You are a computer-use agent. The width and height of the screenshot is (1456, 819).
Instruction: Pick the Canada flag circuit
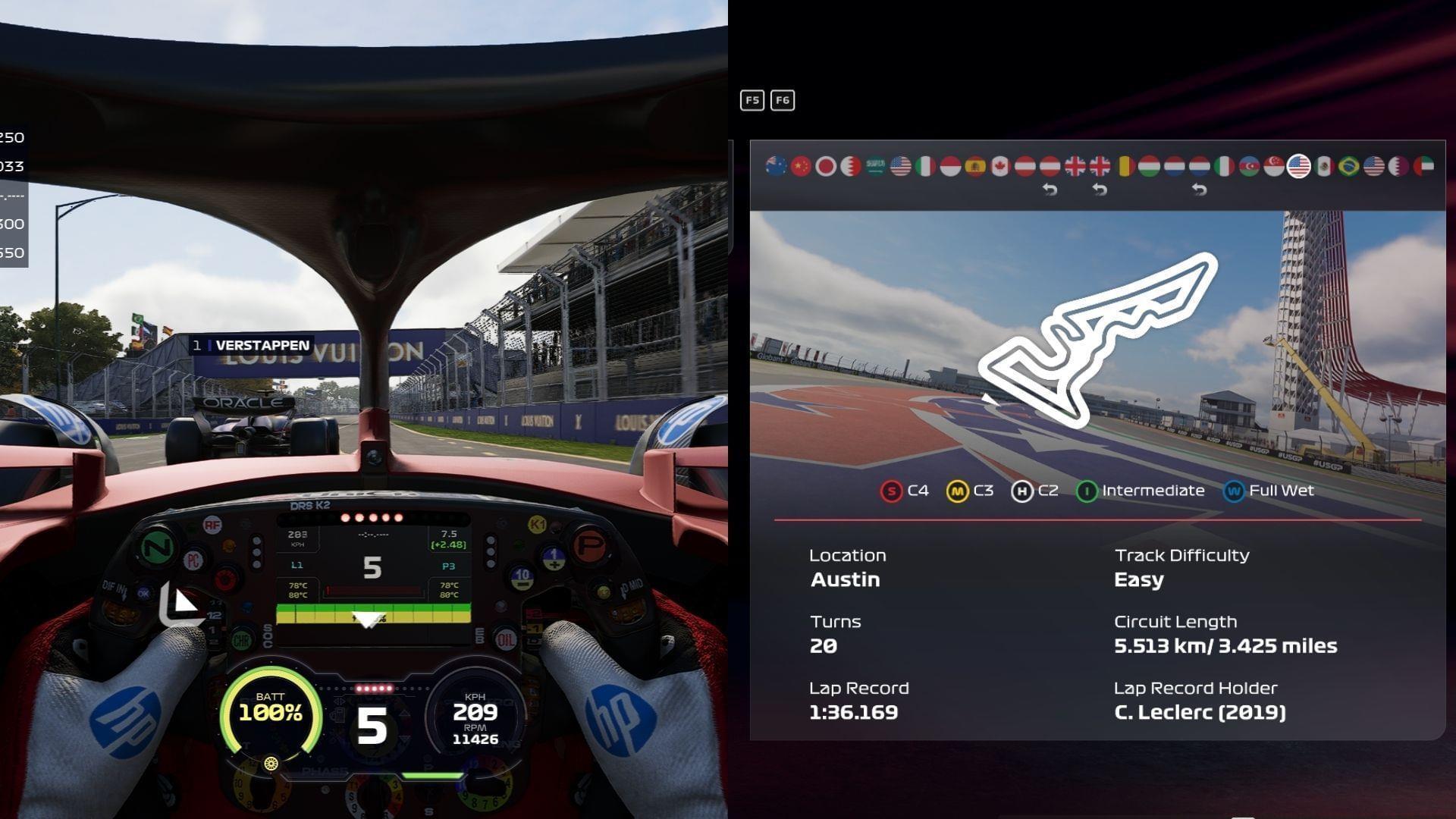1000,166
